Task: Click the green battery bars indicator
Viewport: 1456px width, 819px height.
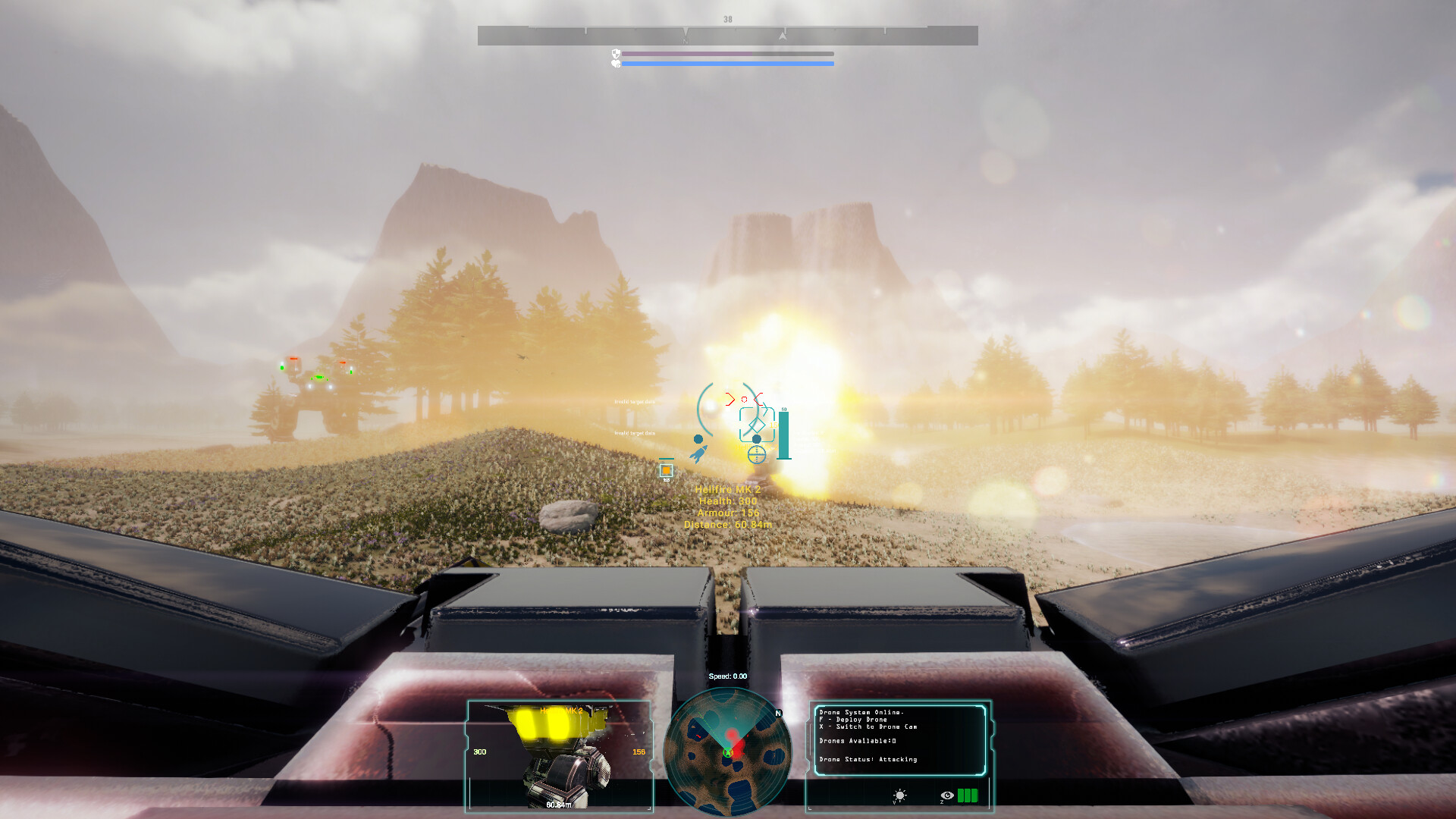Action: point(968,795)
